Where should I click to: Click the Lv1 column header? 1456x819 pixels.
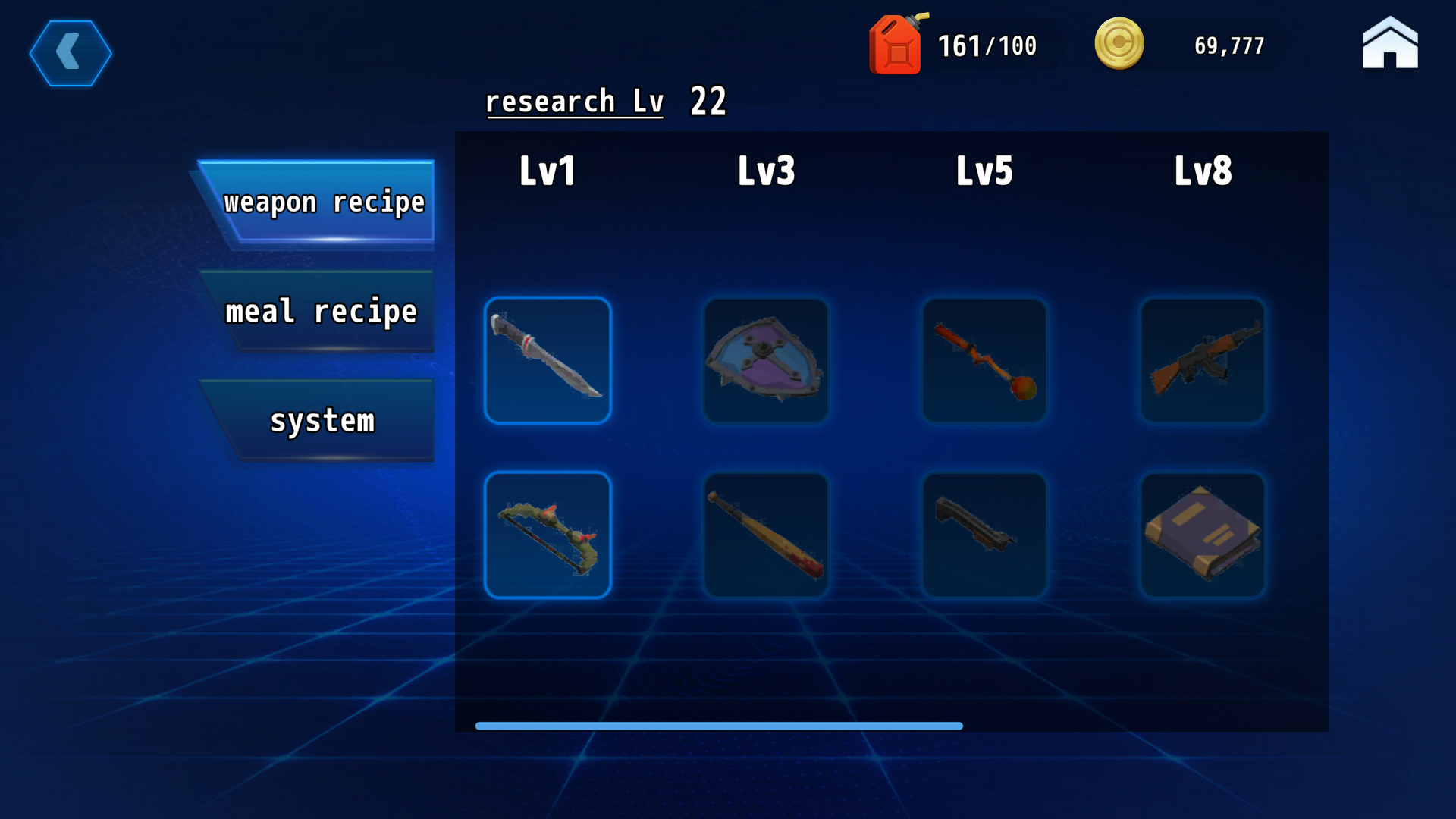tap(548, 171)
